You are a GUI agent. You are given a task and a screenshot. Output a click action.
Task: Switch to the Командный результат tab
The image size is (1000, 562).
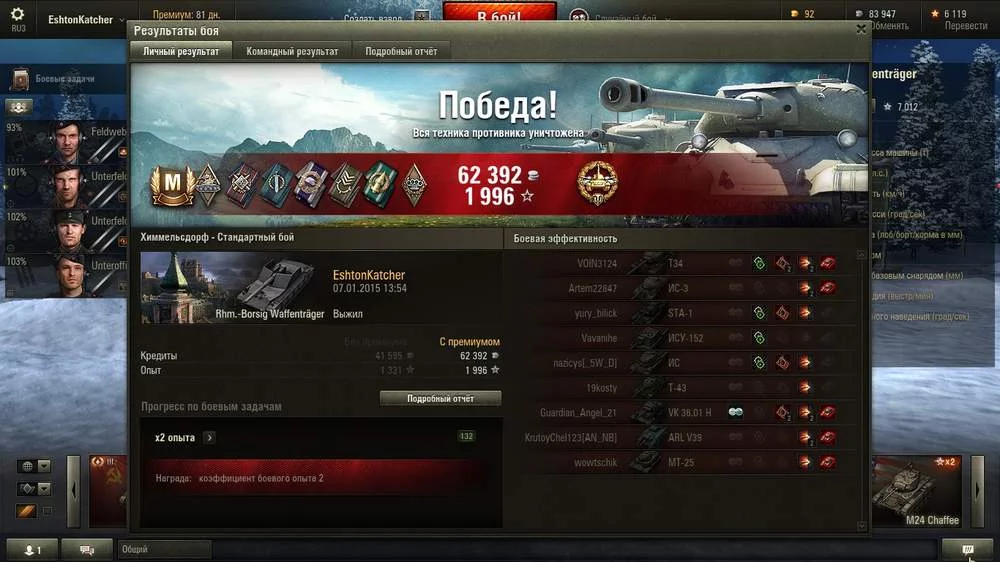(292, 51)
